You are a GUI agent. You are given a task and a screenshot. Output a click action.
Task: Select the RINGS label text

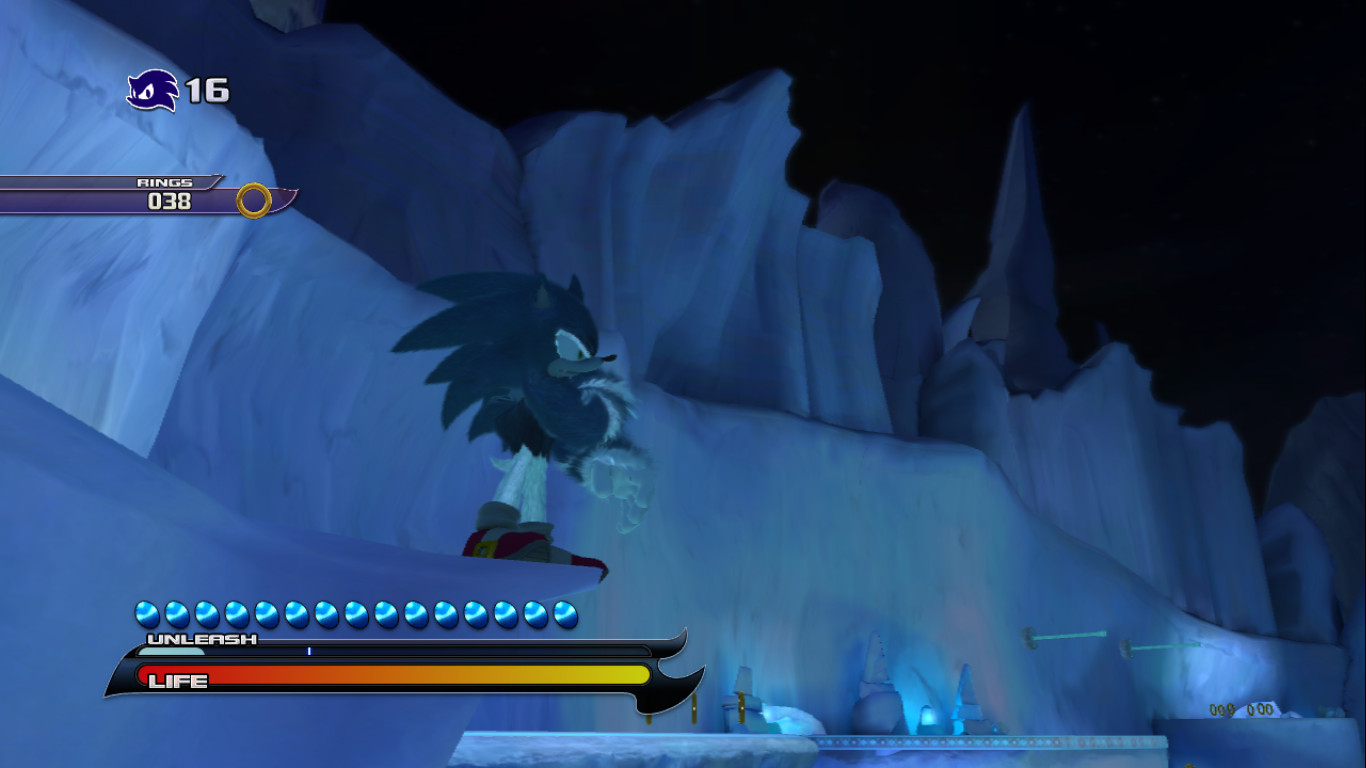(x=165, y=183)
